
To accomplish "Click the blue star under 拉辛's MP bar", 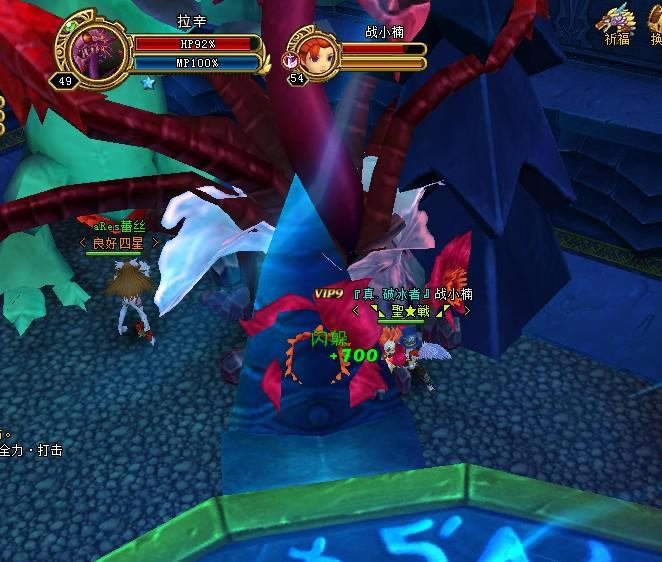I will [x=148, y=81].
